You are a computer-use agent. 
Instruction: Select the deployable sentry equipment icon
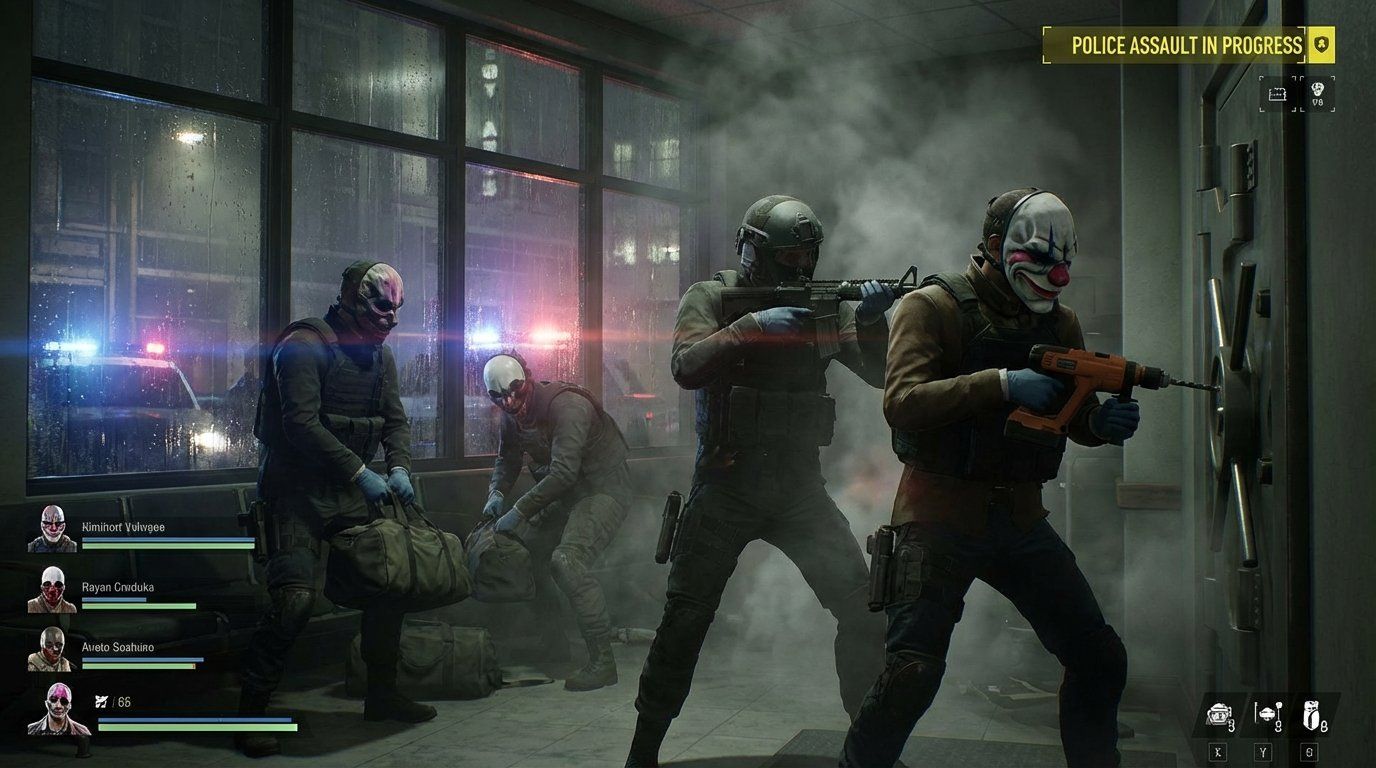1267,714
